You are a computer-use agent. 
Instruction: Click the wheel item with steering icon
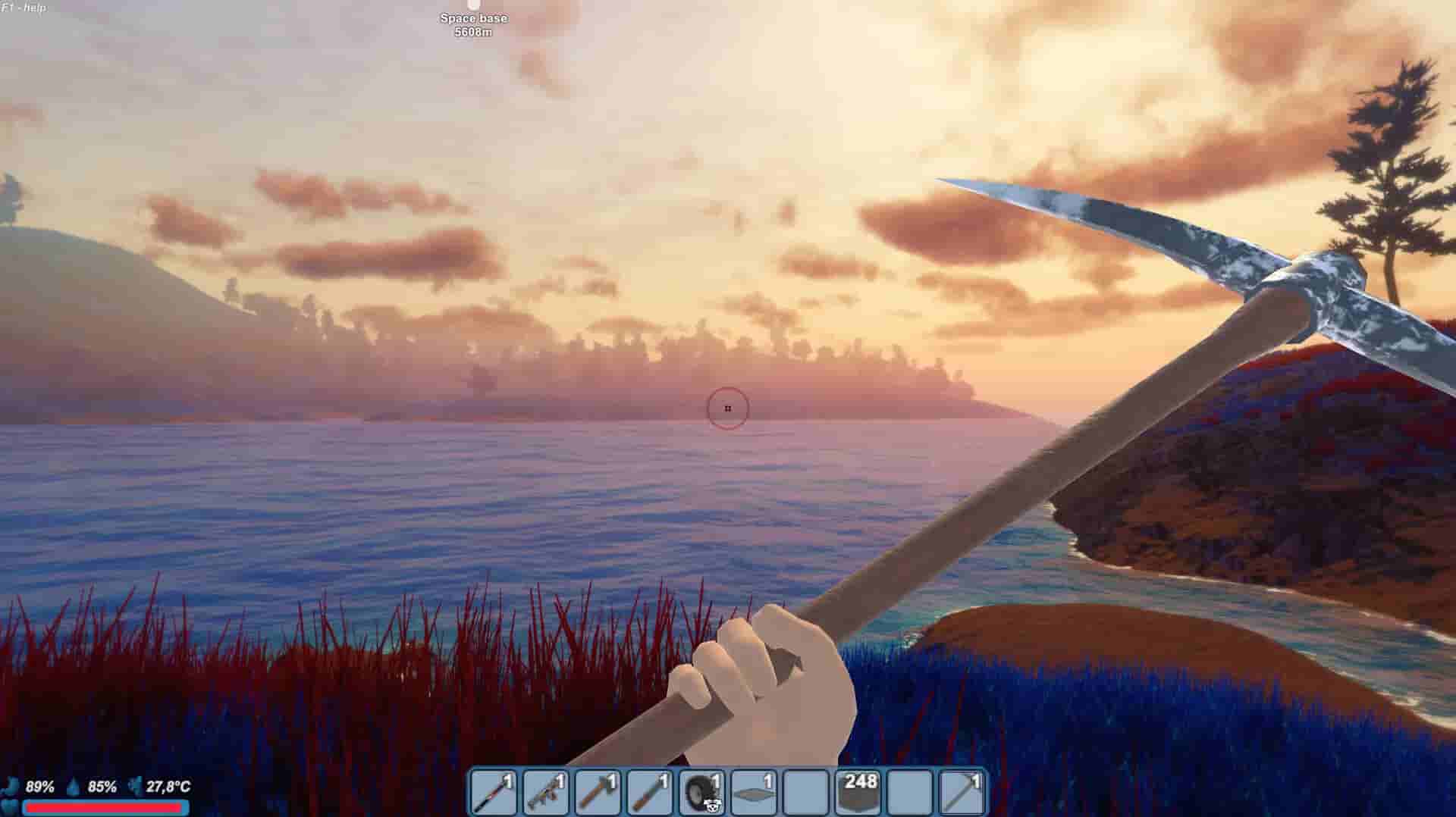point(701,791)
